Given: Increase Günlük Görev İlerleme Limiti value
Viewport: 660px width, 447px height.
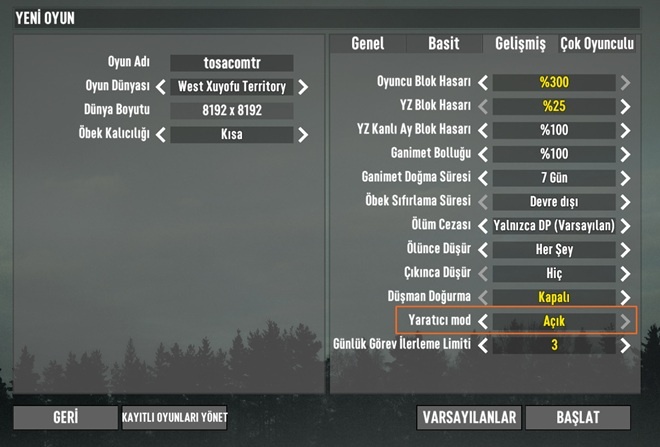Looking at the screenshot, I should (625, 345).
